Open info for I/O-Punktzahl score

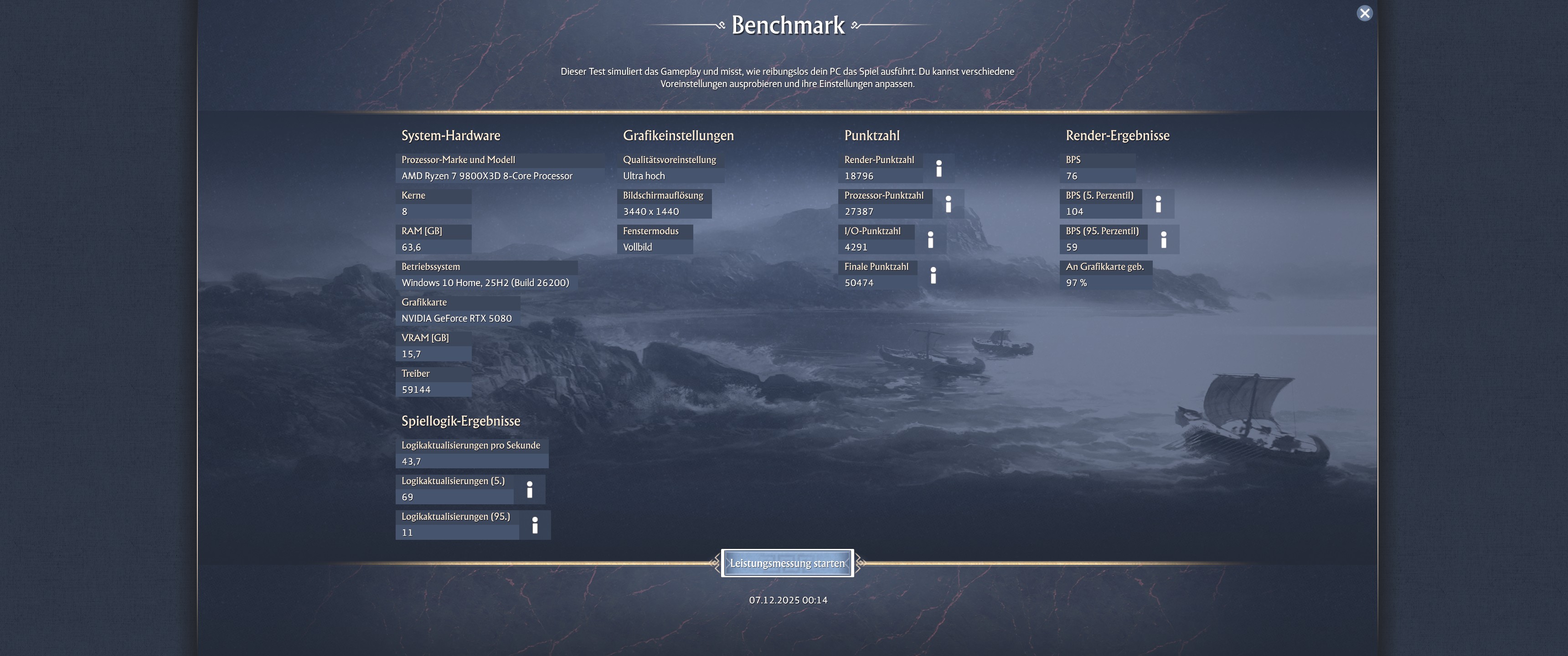point(931,239)
